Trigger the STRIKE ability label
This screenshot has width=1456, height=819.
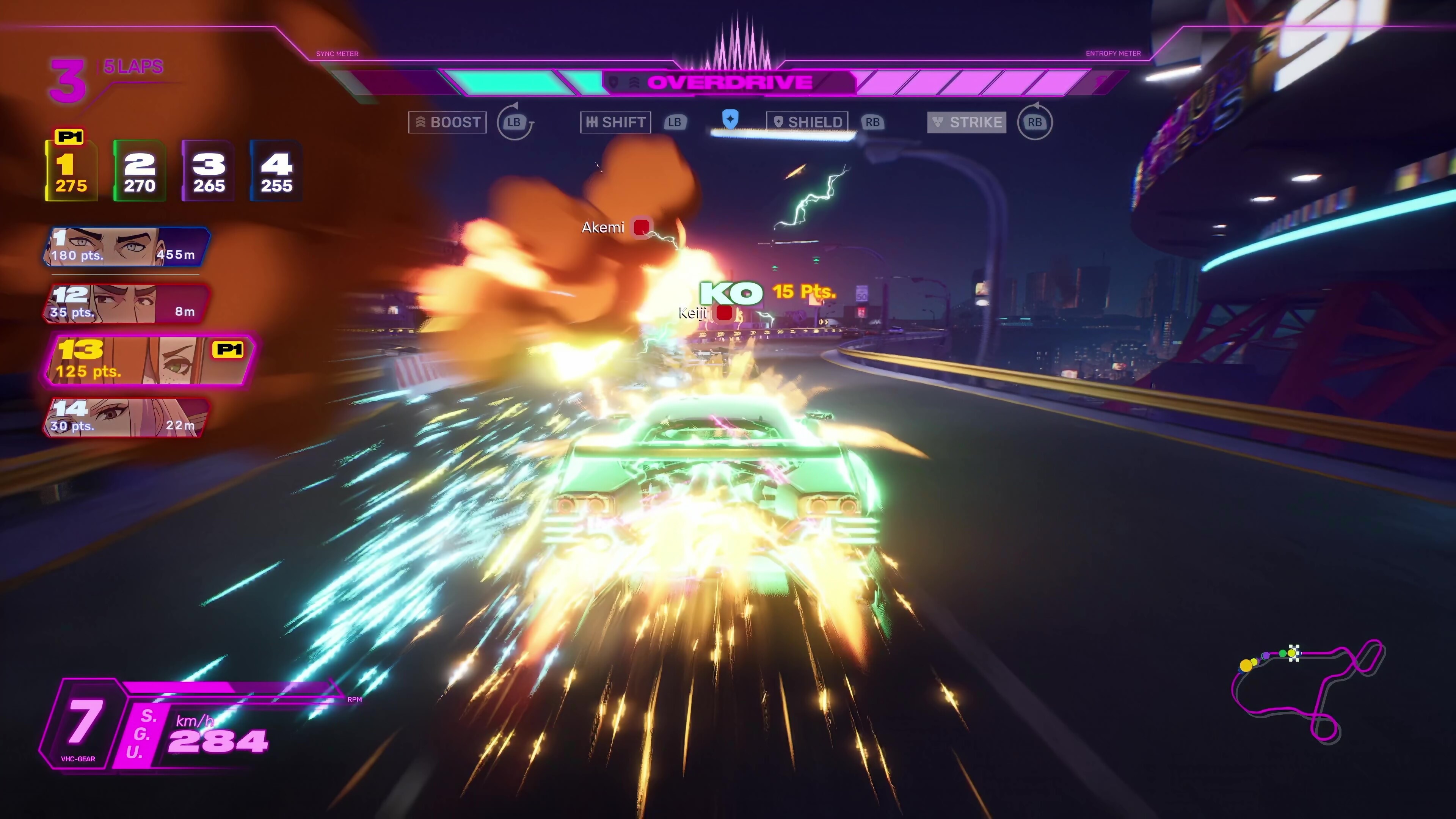tap(966, 122)
